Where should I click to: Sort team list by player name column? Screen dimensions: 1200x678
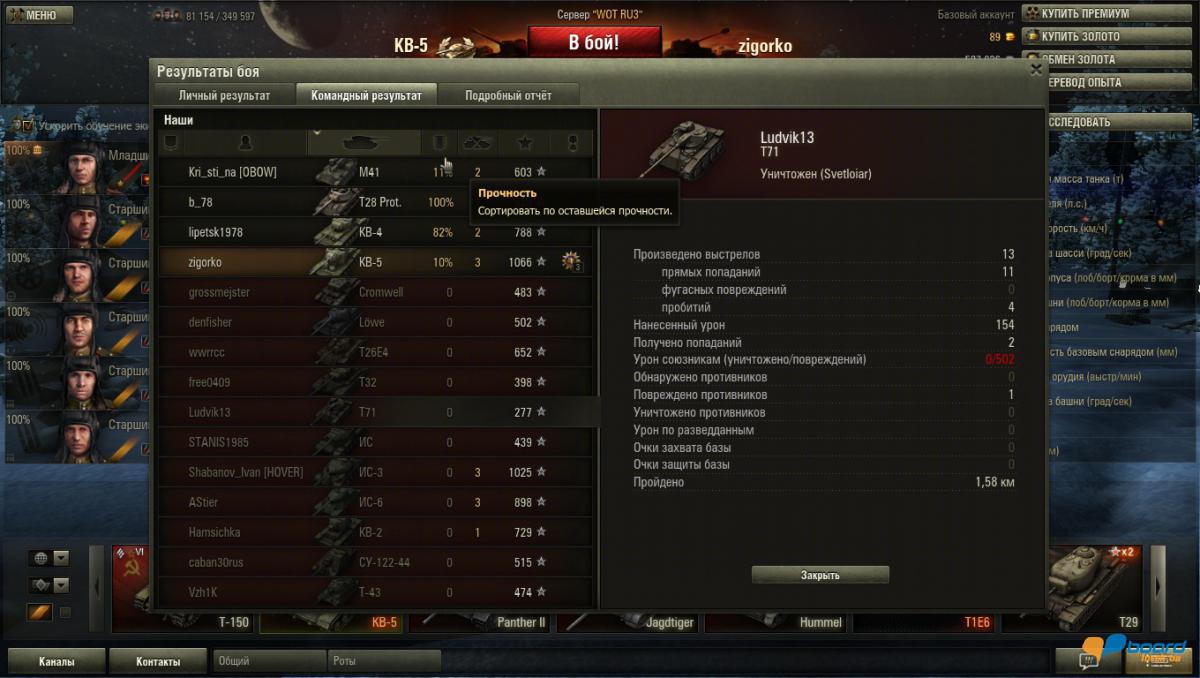[245, 143]
